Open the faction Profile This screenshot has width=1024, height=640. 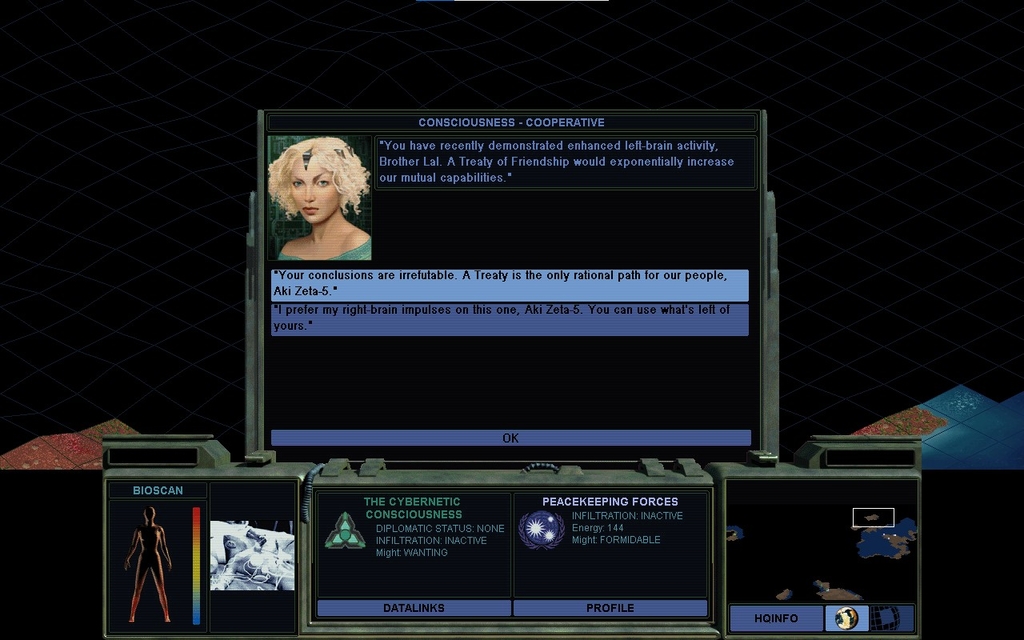pos(610,607)
